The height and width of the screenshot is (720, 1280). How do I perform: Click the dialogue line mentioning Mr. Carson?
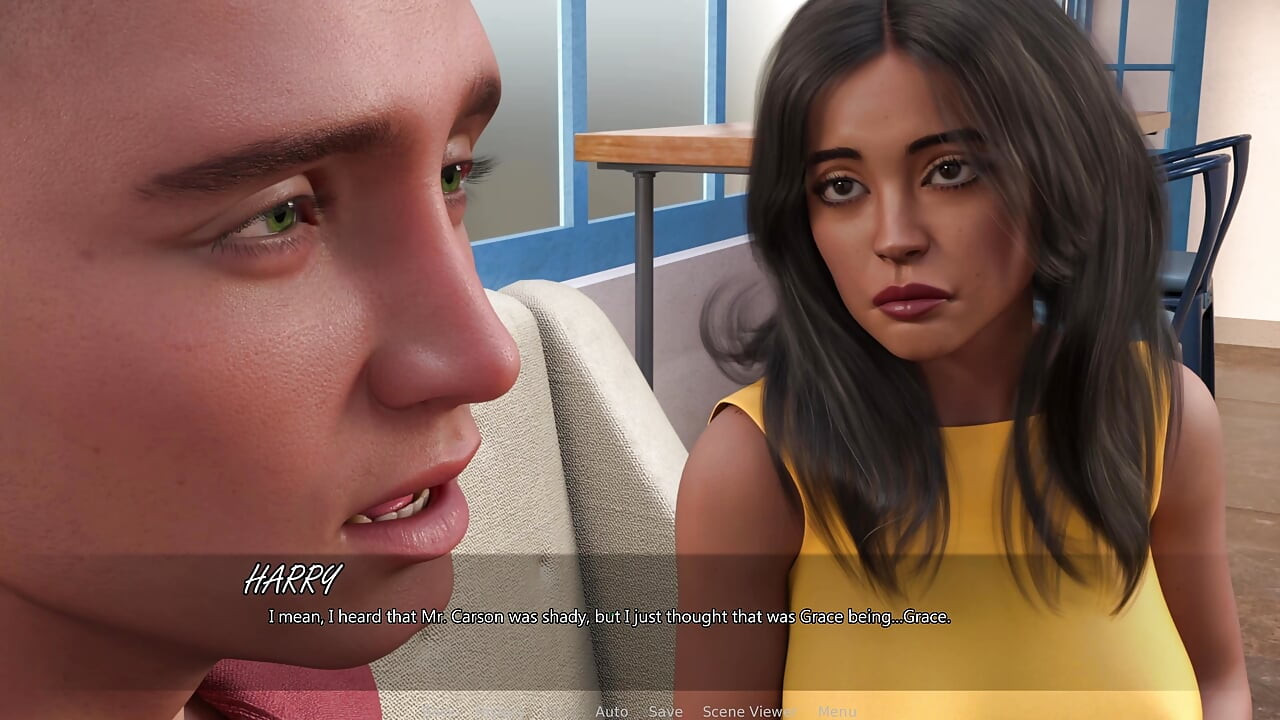[x=610, y=617]
